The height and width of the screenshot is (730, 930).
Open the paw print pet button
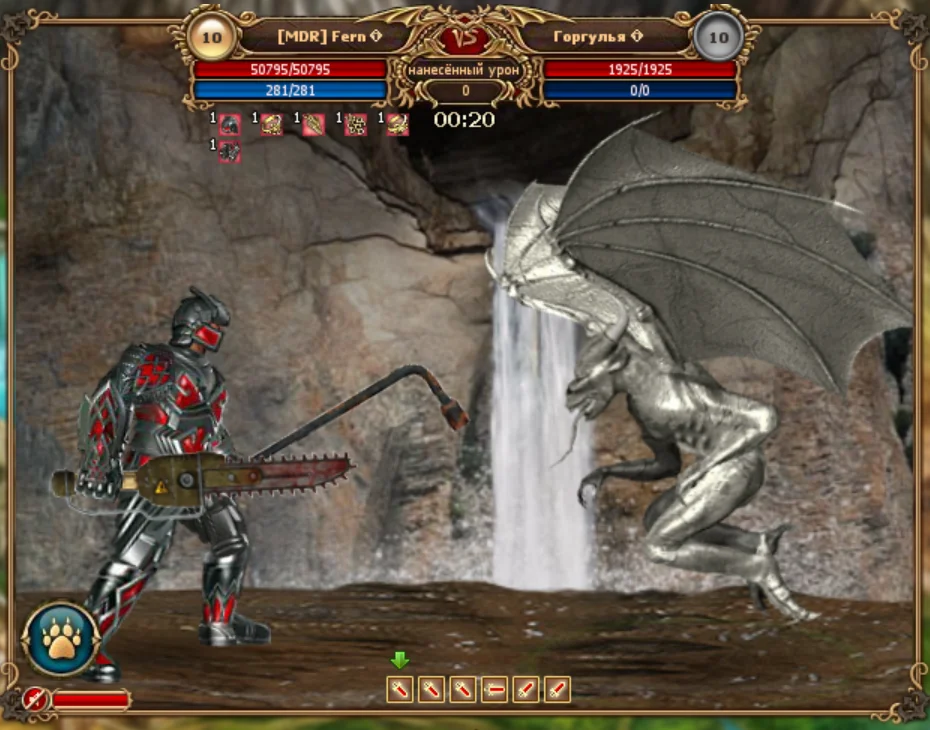click(x=60, y=639)
